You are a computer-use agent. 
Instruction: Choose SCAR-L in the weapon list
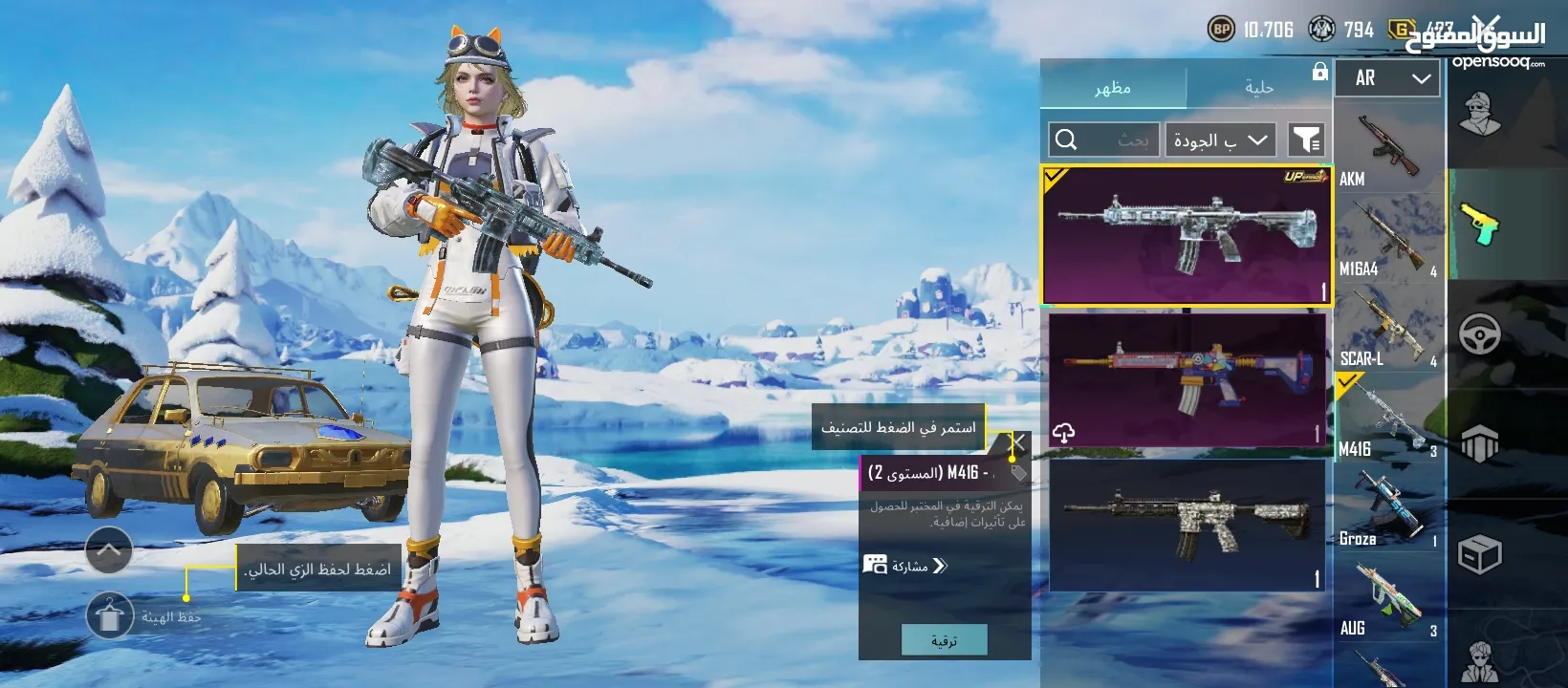coord(1387,329)
